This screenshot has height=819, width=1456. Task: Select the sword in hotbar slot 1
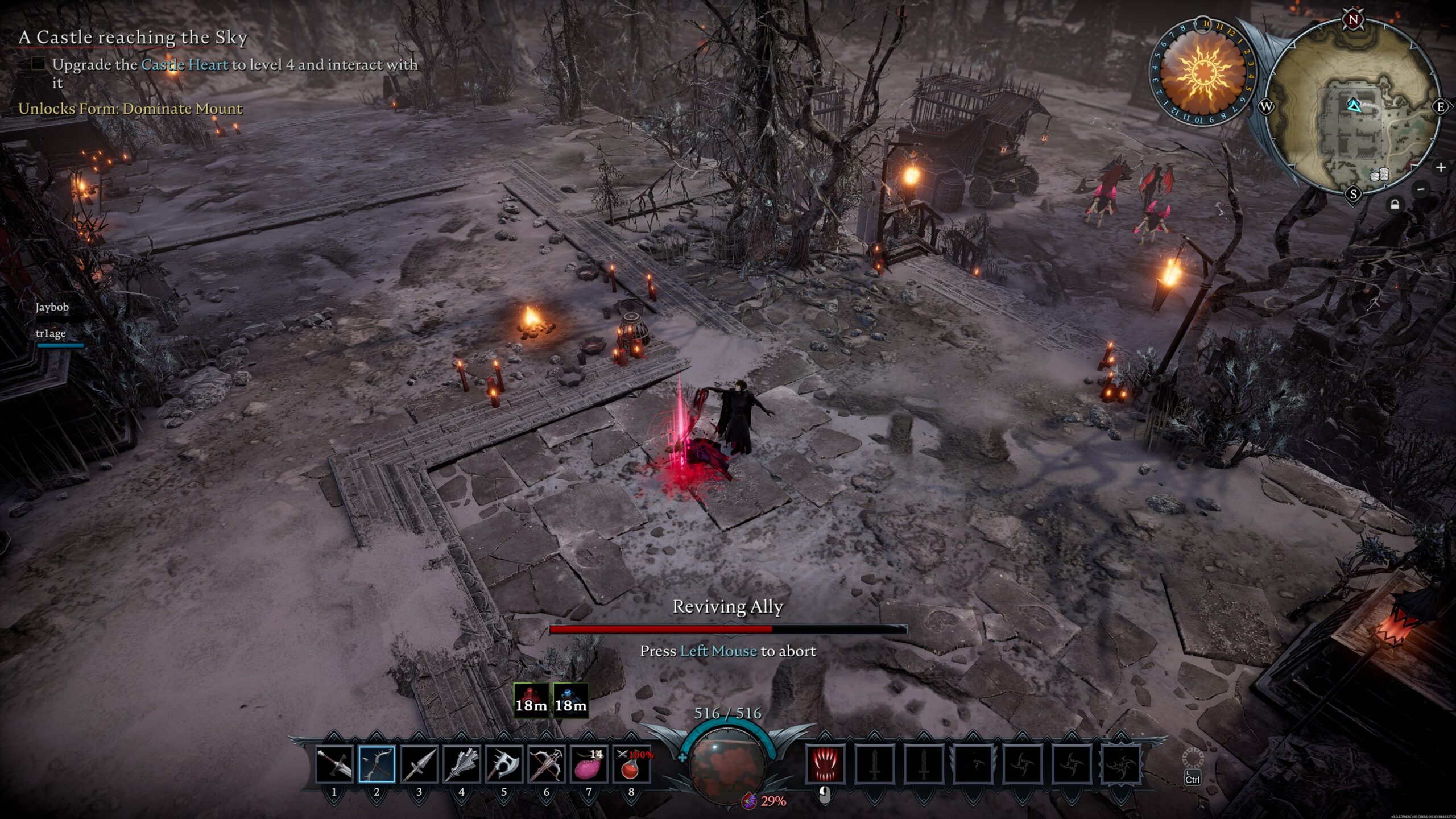334,764
